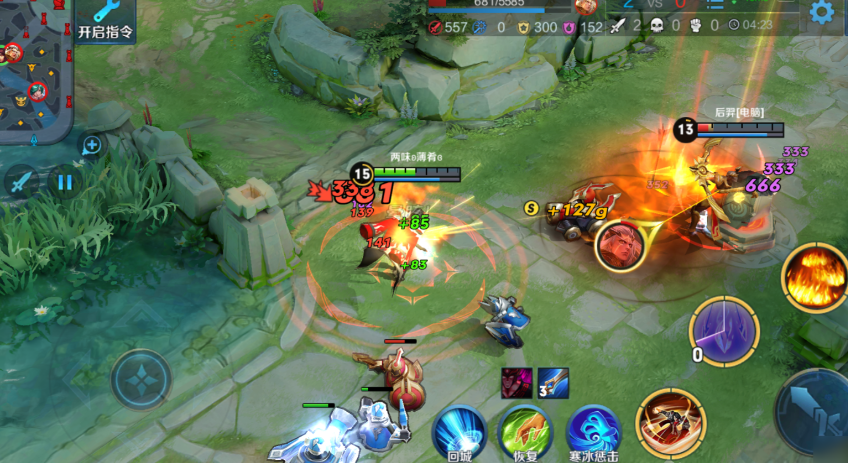Trigger the purple claw skill on cooldown

pos(725,331)
